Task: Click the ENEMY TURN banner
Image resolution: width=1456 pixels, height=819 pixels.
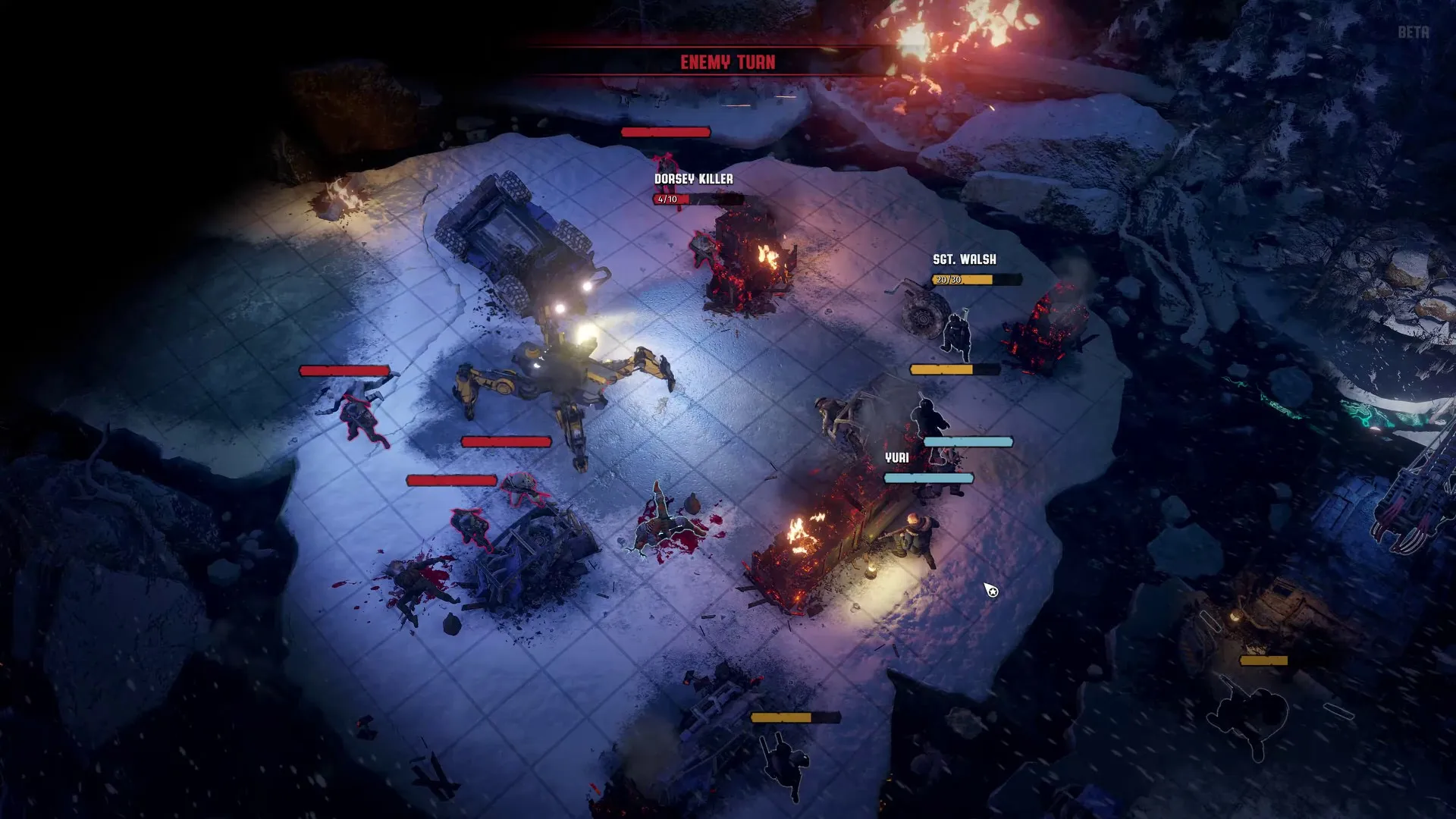Action: (x=728, y=62)
